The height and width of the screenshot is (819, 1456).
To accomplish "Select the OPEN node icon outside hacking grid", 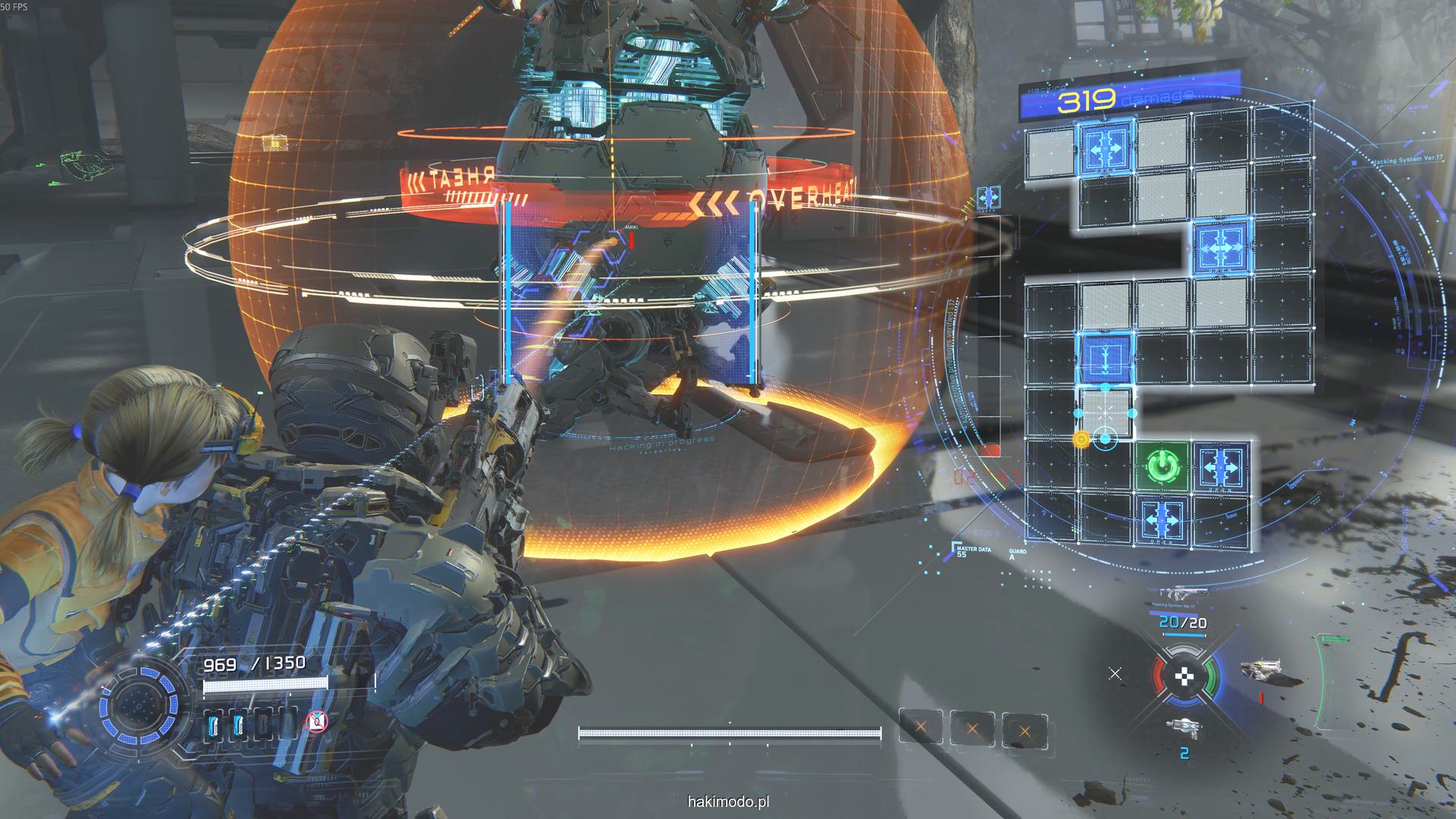I will [x=988, y=198].
